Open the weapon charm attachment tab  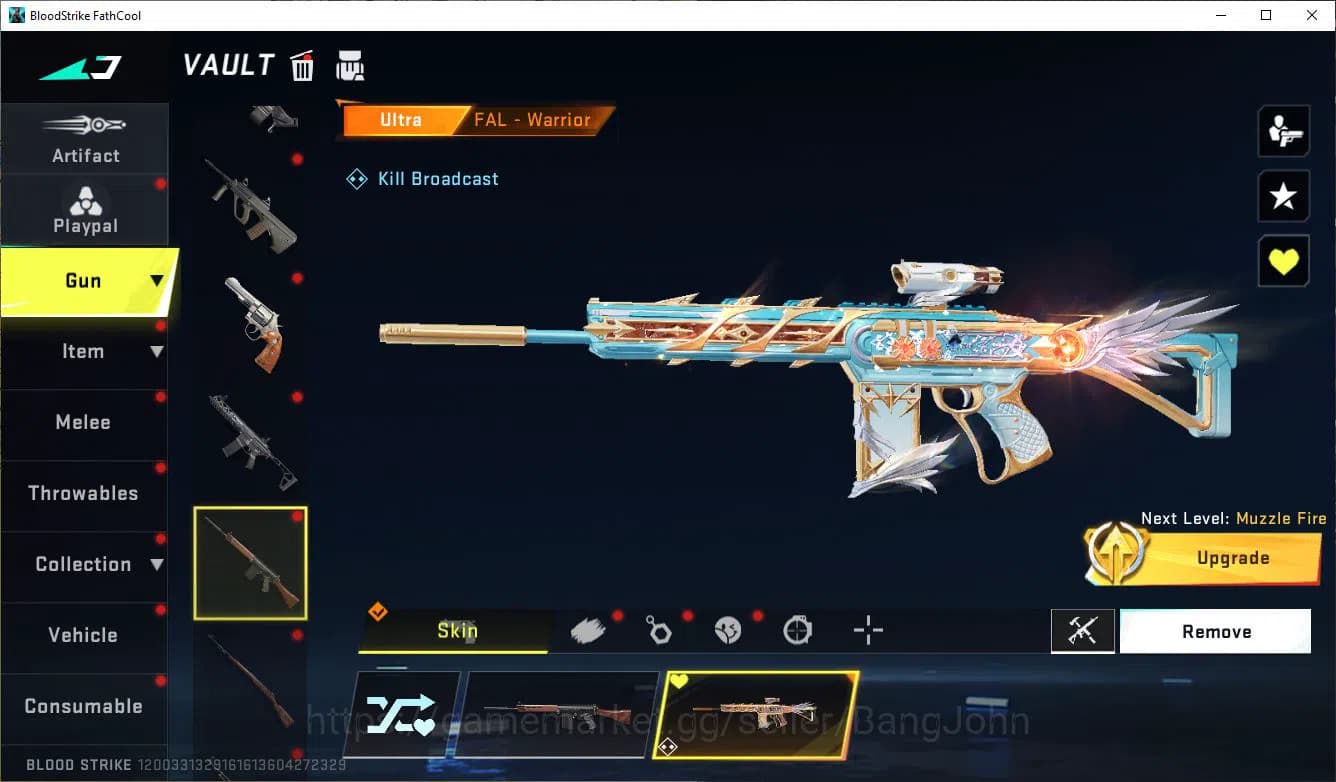coord(659,630)
